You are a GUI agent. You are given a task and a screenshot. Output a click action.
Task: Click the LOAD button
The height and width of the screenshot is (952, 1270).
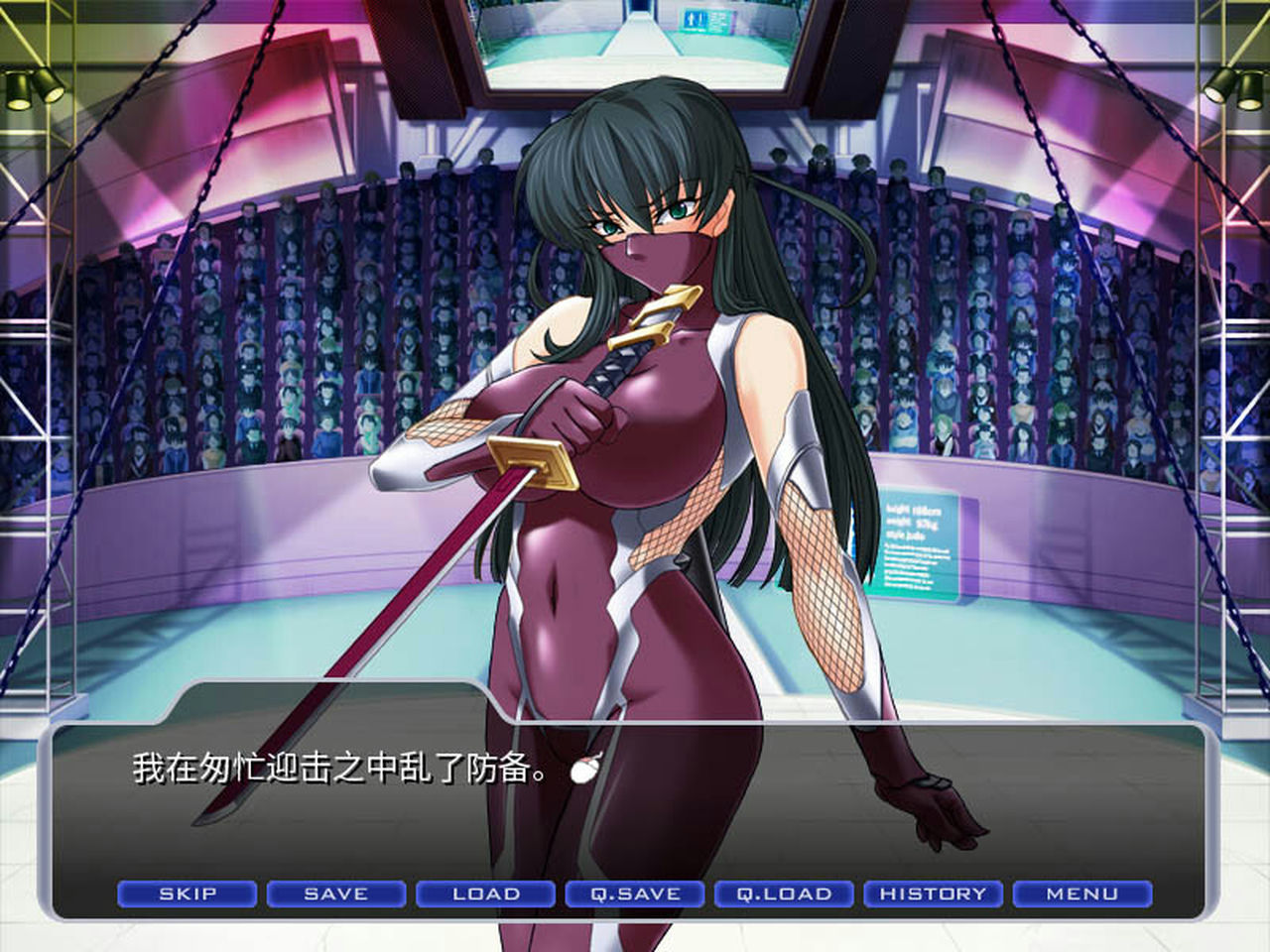click(483, 893)
